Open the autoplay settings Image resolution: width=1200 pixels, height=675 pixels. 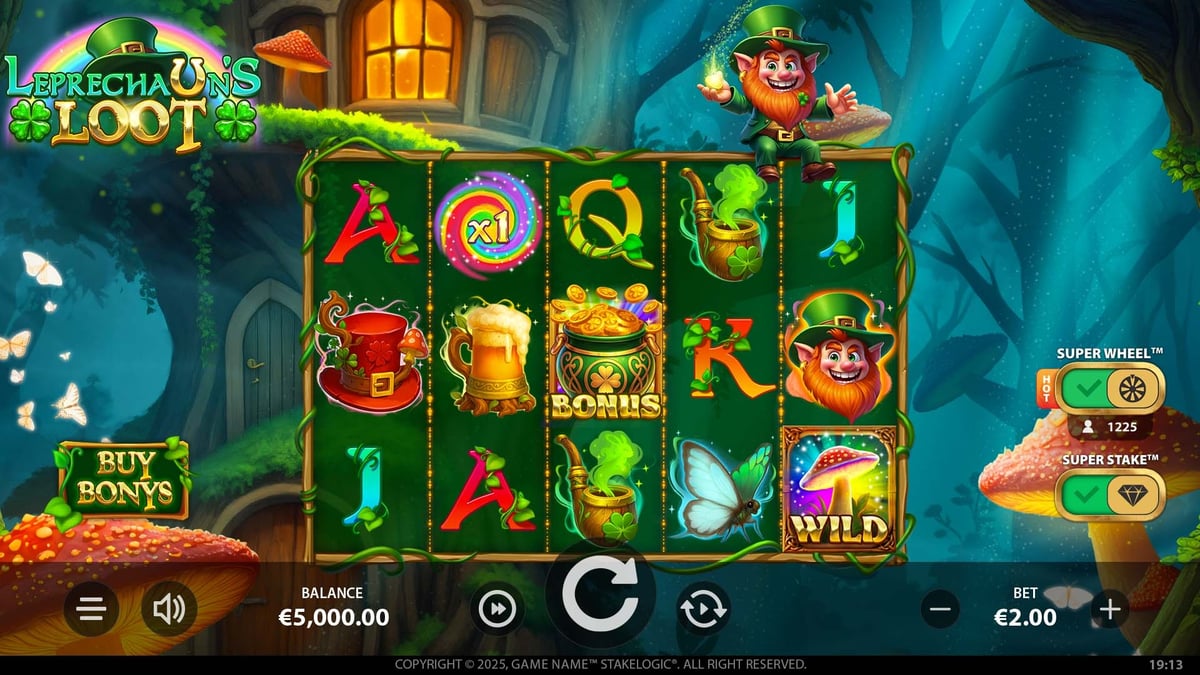click(703, 608)
